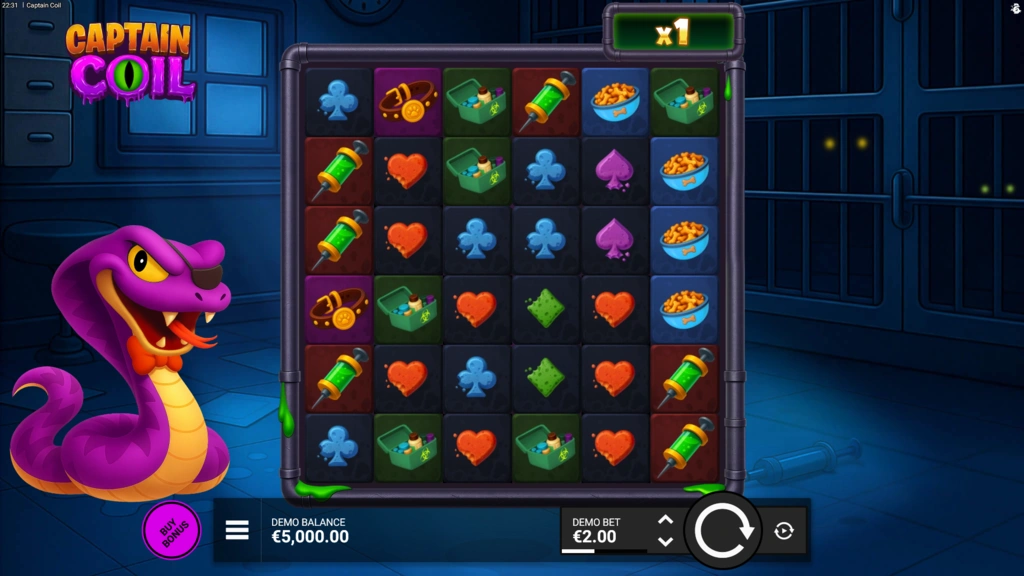This screenshot has height=576, width=1024.
Task: Open the hamburger menu
Action: click(237, 530)
